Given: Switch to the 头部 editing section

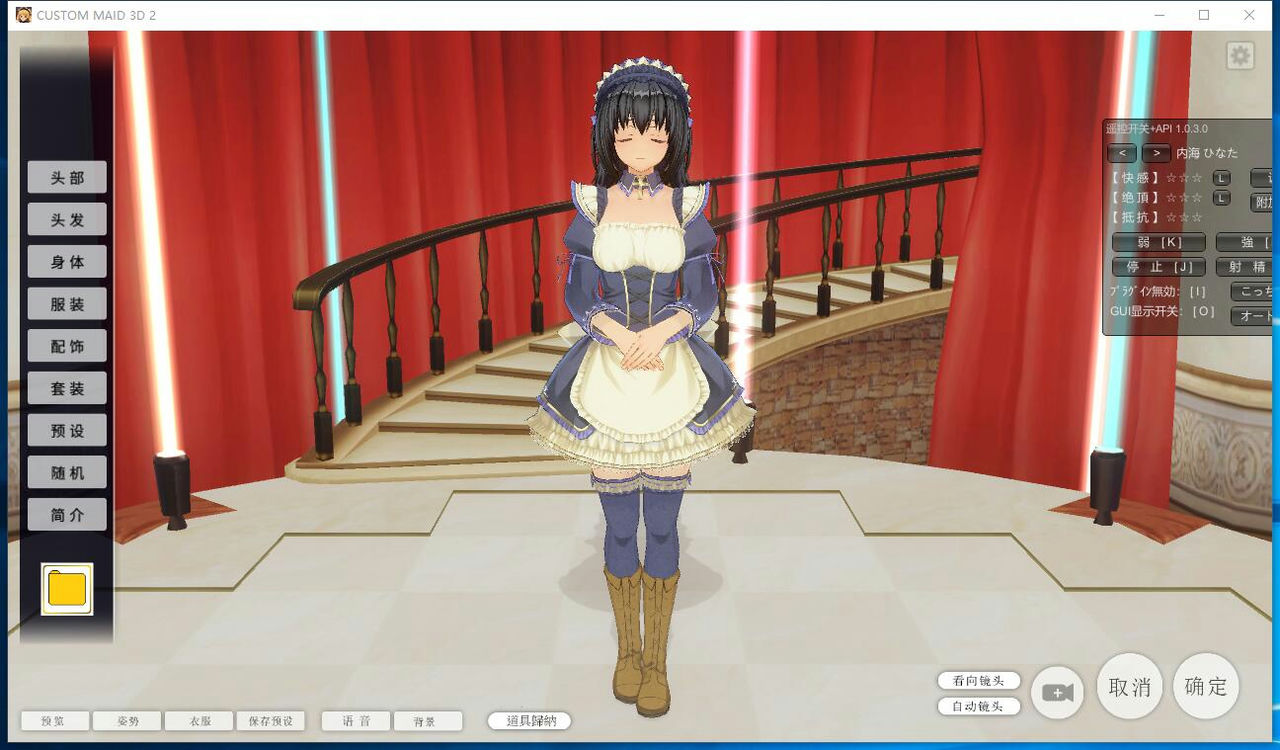Looking at the screenshot, I should (x=67, y=177).
